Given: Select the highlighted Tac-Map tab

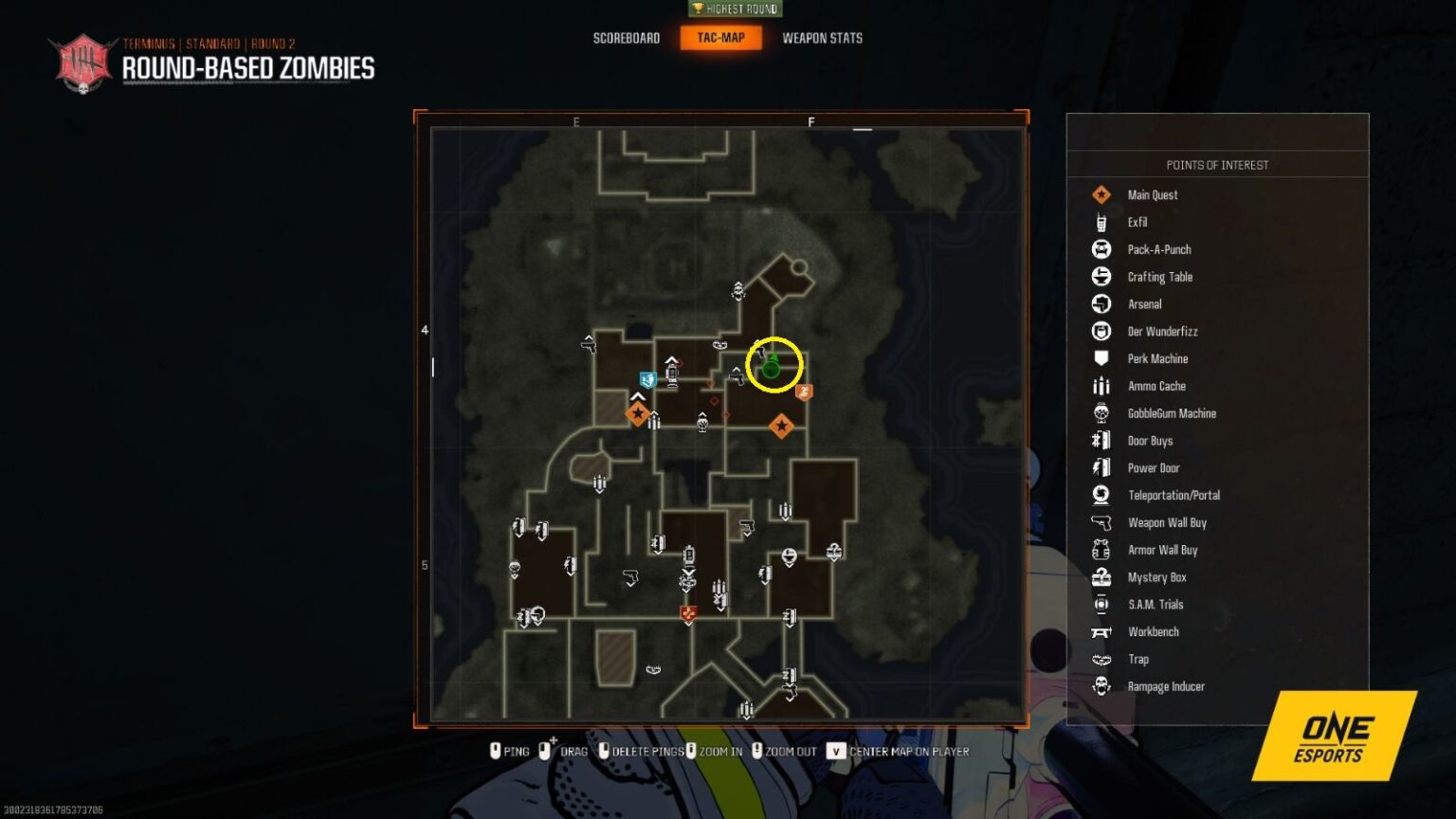Looking at the screenshot, I should click(721, 38).
